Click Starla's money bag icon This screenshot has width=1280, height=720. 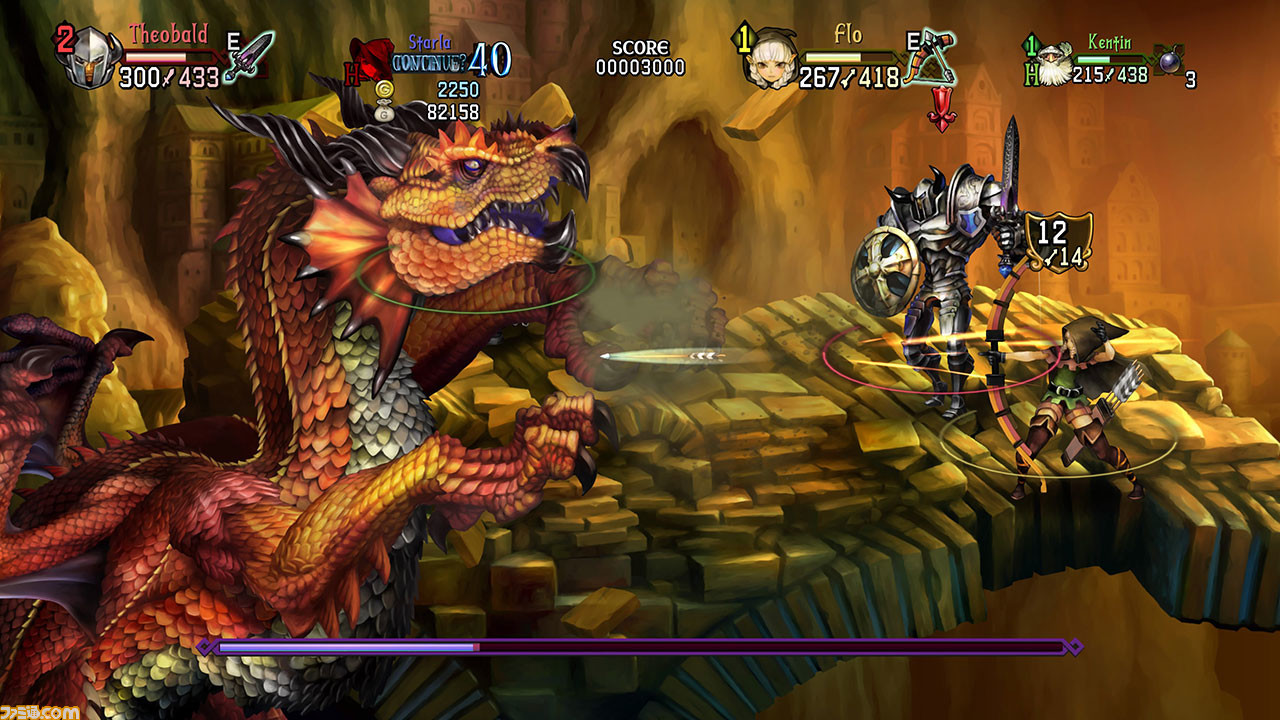381,112
